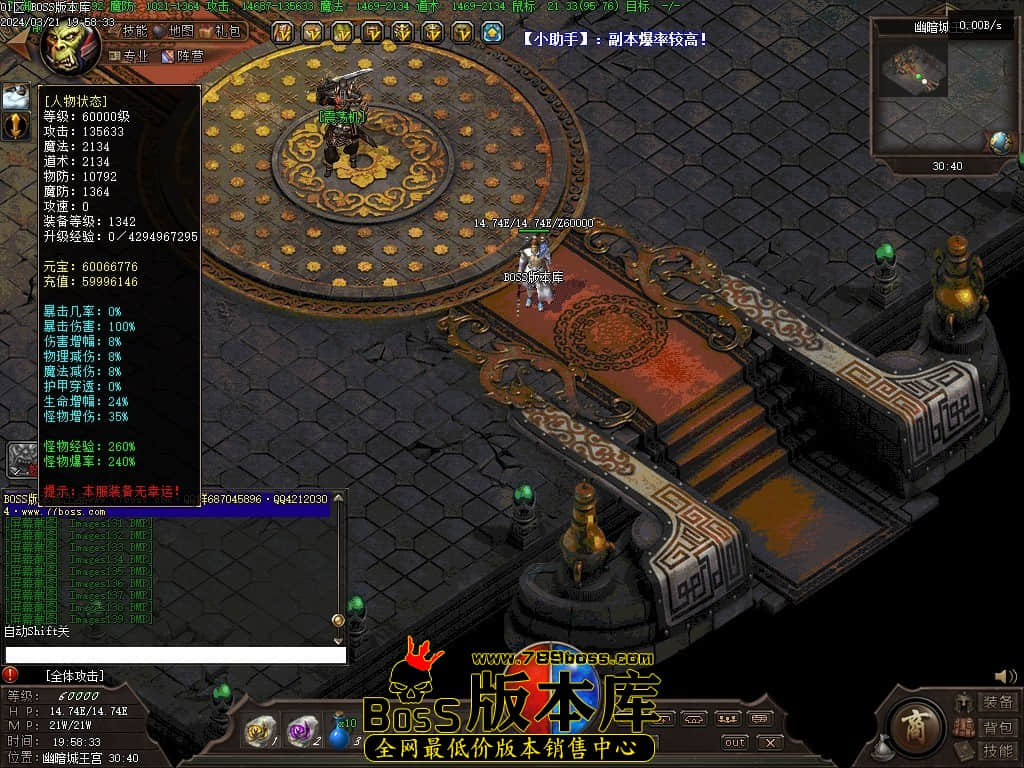This screenshot has width=1024, height=768.
Task: Click the out button on the bottom bar
Action: click(x=735, y=742)
